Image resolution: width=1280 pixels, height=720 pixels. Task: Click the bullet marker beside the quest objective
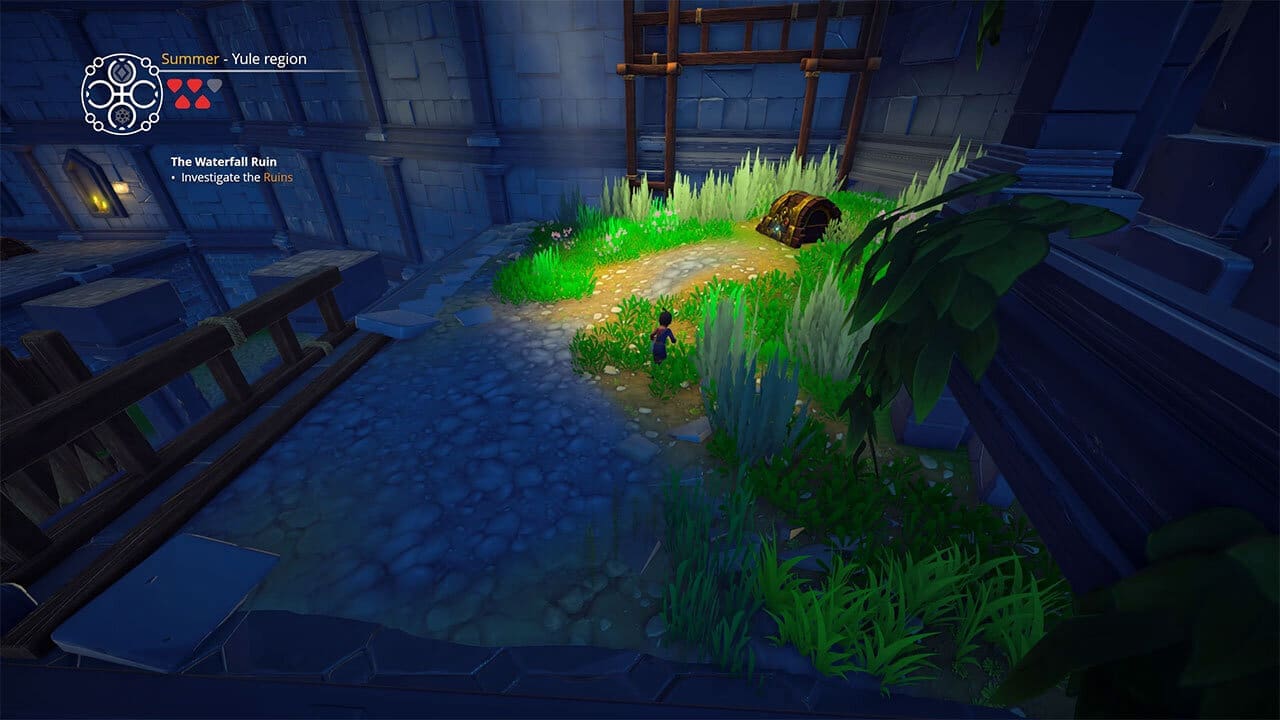pyautogui.click(x=174, y=178)
